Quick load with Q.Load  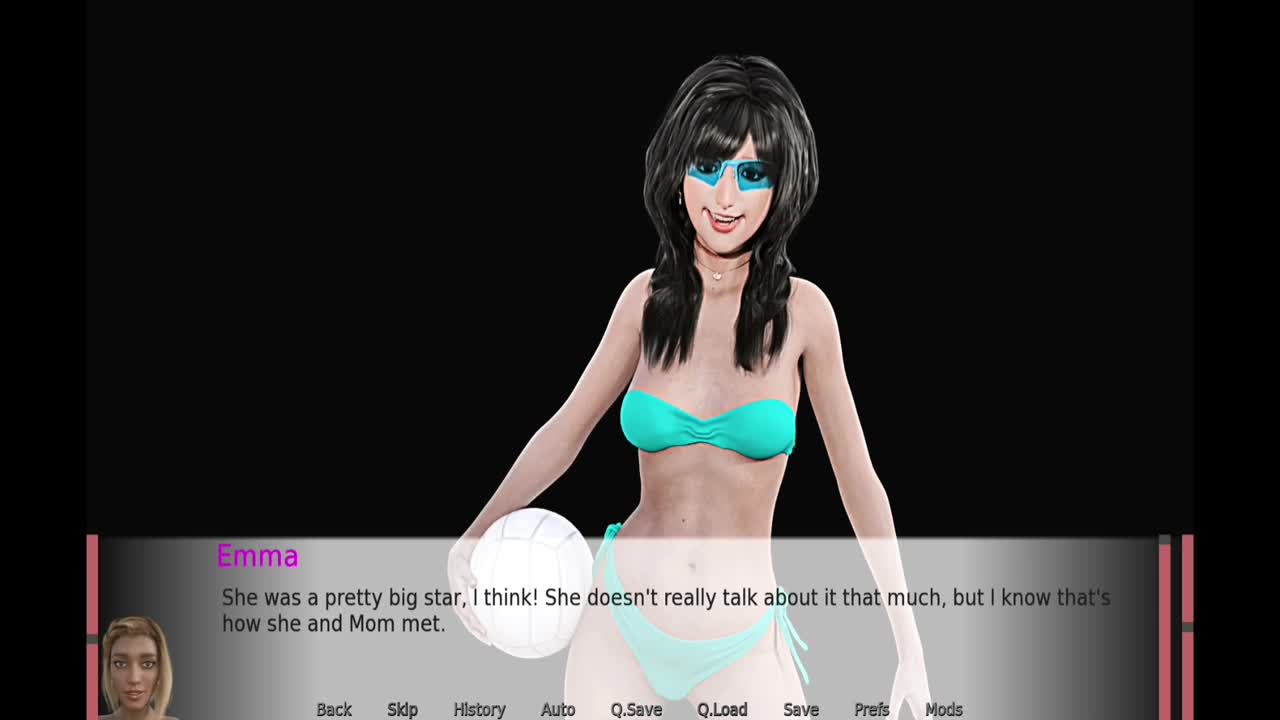722,709
